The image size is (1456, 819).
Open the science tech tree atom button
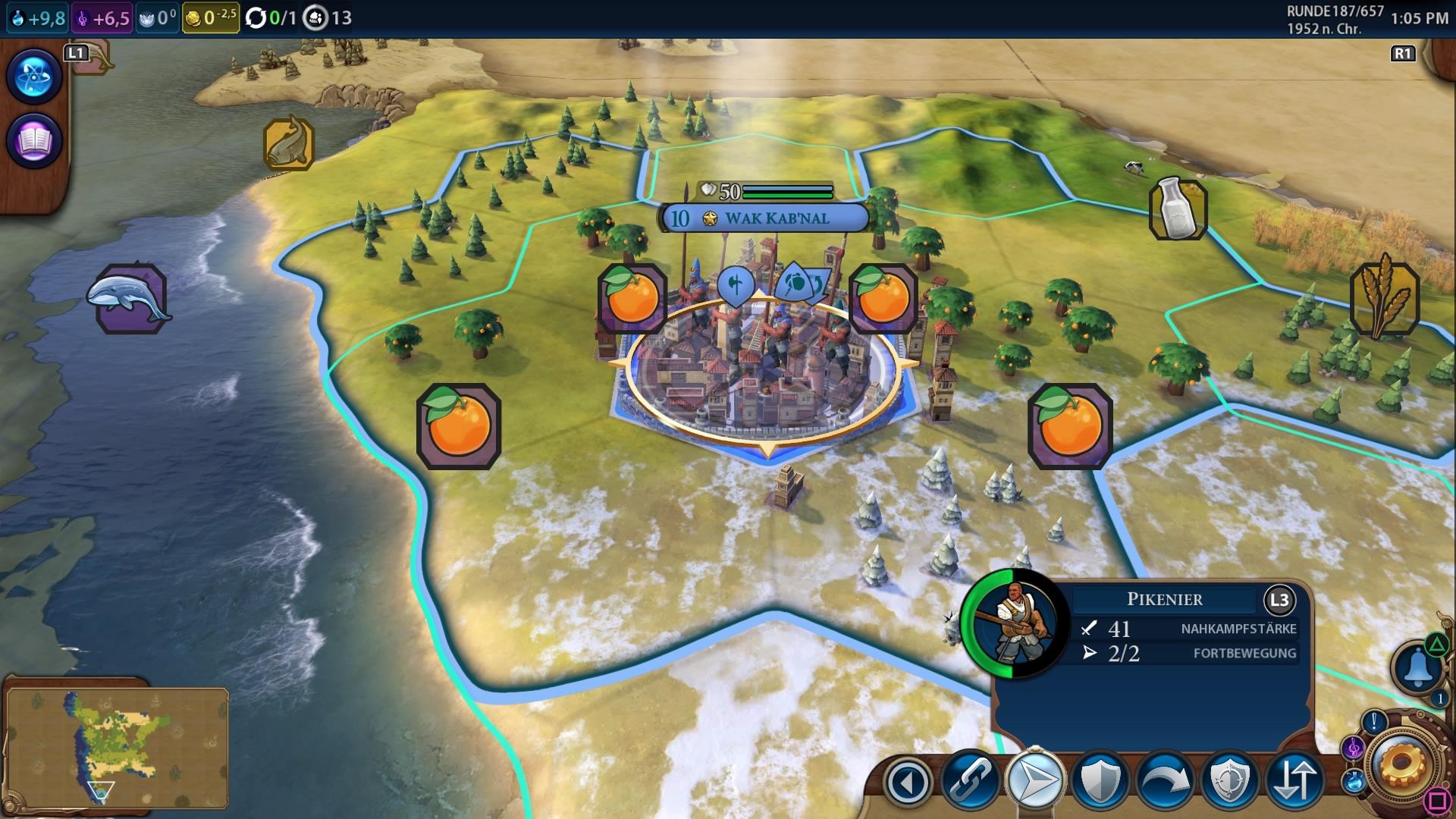(33, 77)
